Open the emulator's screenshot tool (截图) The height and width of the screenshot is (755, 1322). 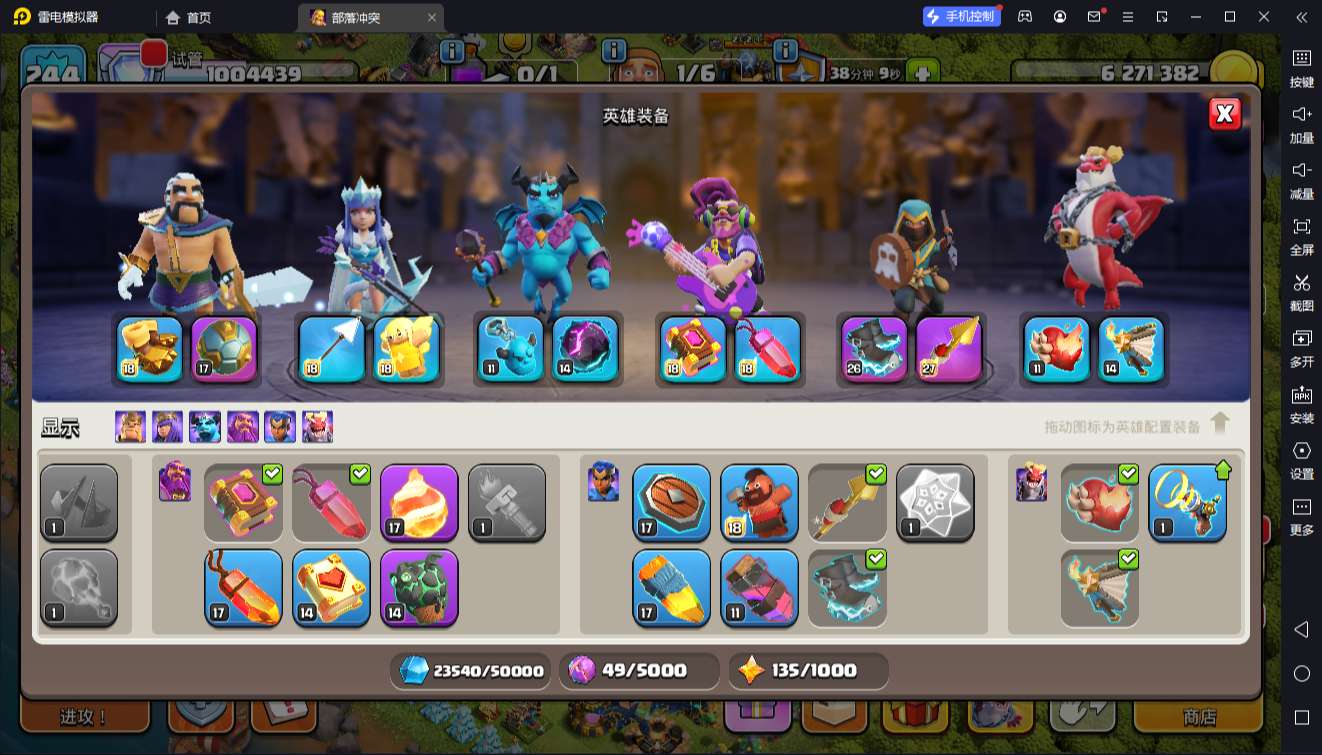(1301, 290)
